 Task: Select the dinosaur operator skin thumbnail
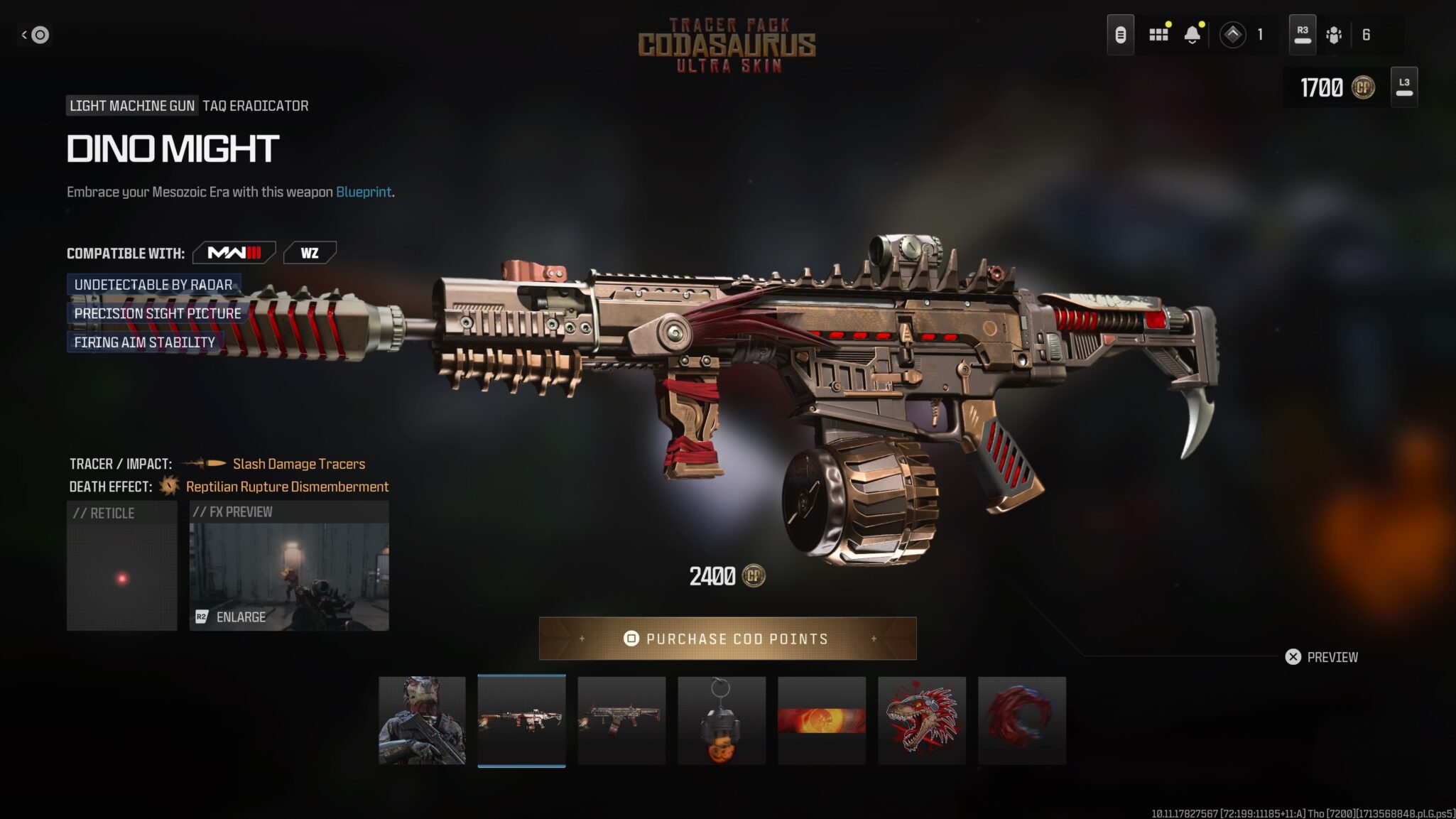pyautogui.click(x=422, y=720)
